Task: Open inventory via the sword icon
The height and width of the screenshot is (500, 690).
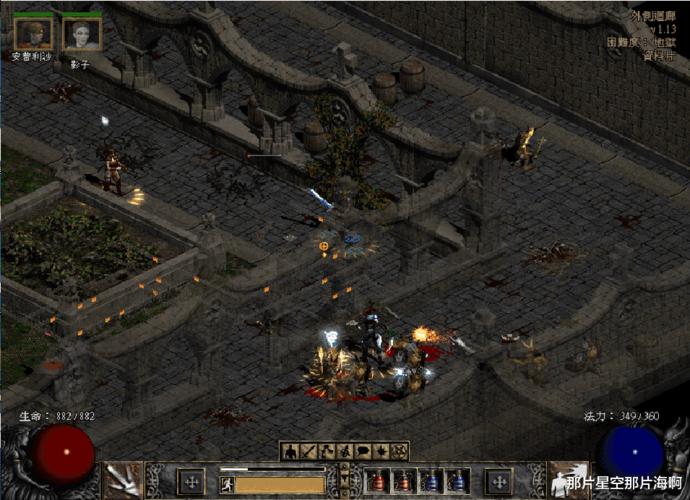Action: click(x=308, y=451)
